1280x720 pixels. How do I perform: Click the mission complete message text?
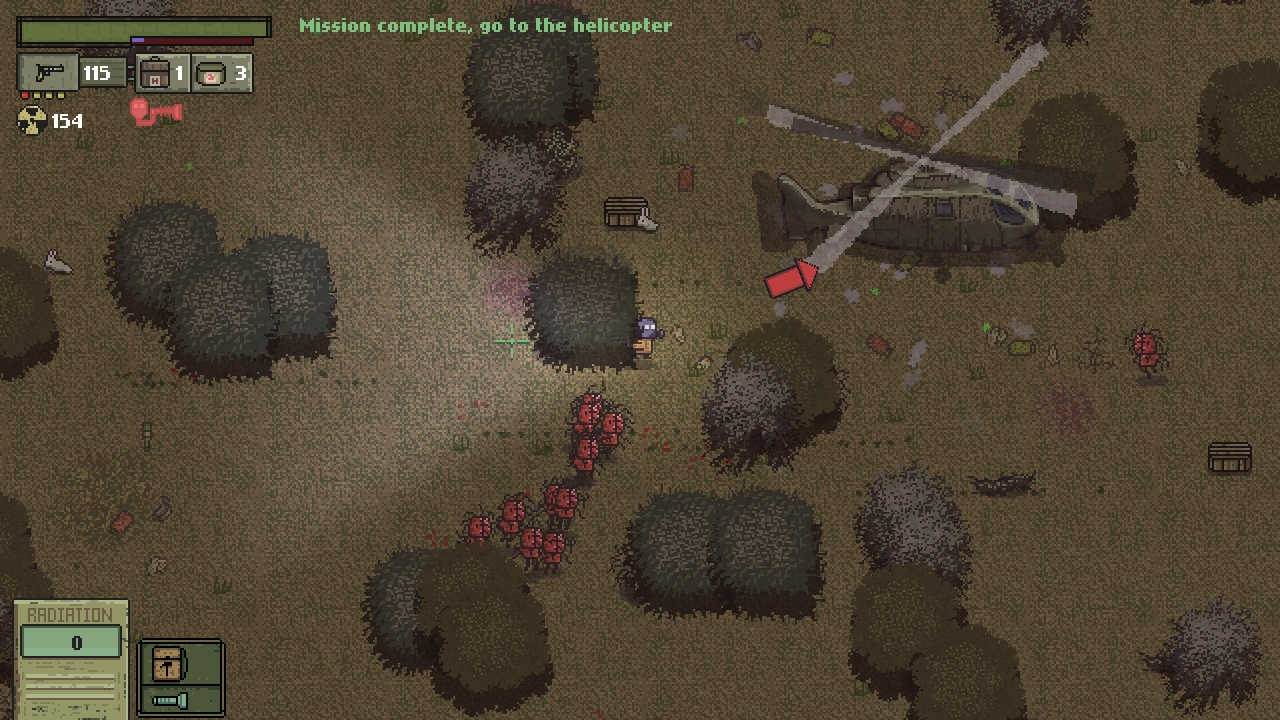click(x=485, y=25)
